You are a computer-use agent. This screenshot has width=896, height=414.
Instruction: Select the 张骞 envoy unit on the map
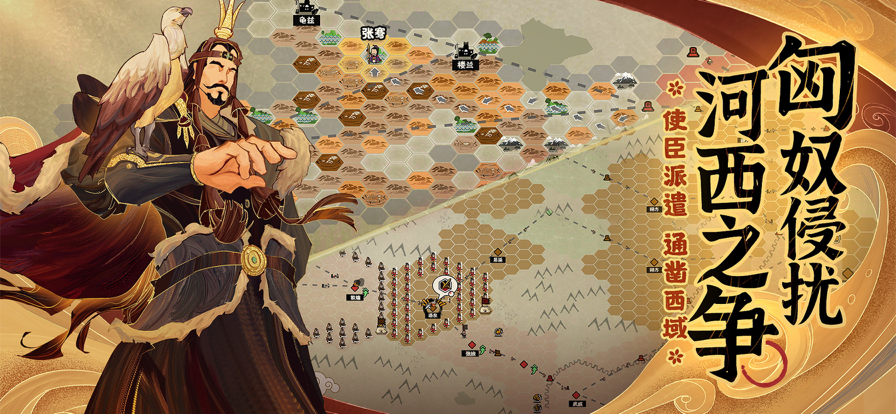tap(372, 52)
